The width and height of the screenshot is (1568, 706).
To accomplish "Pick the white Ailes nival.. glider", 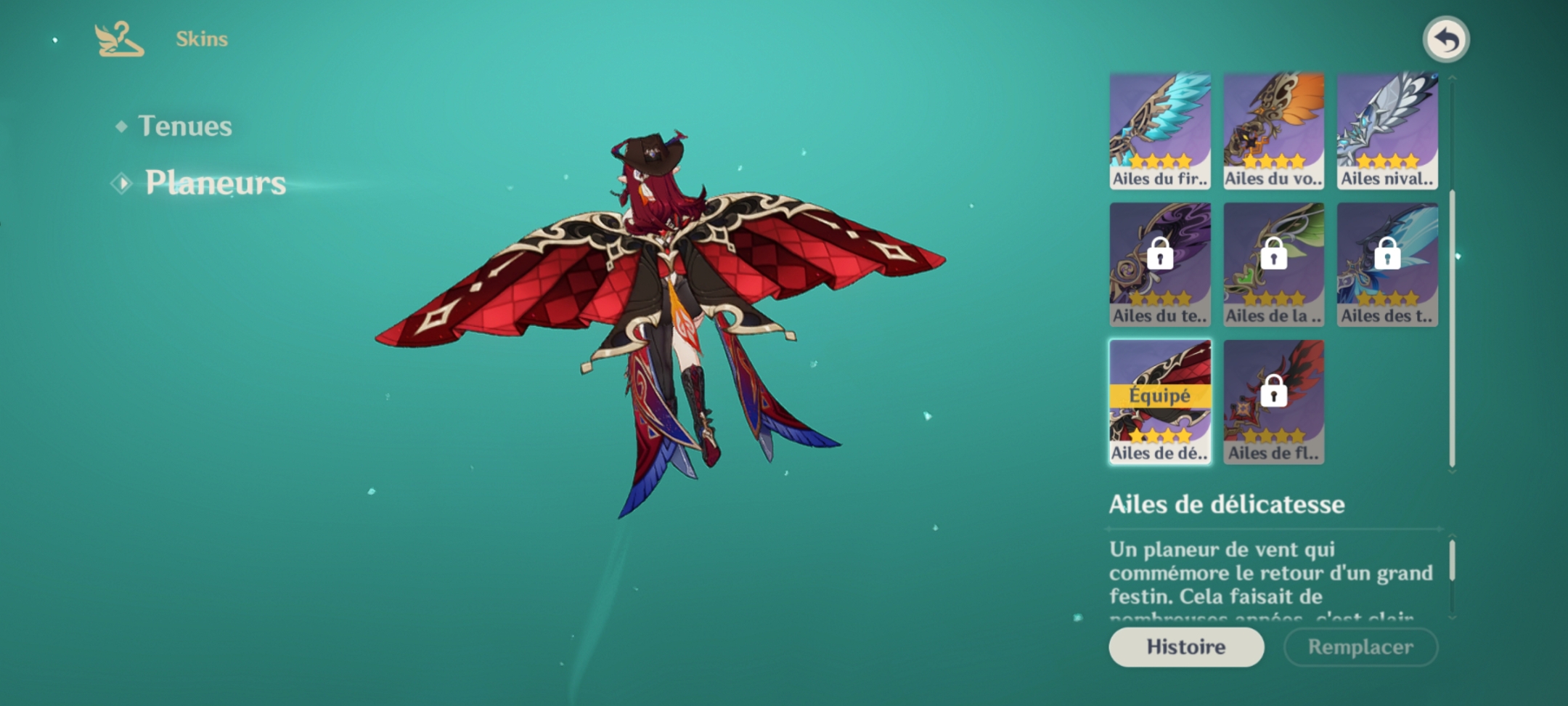I will point(1387,131).
